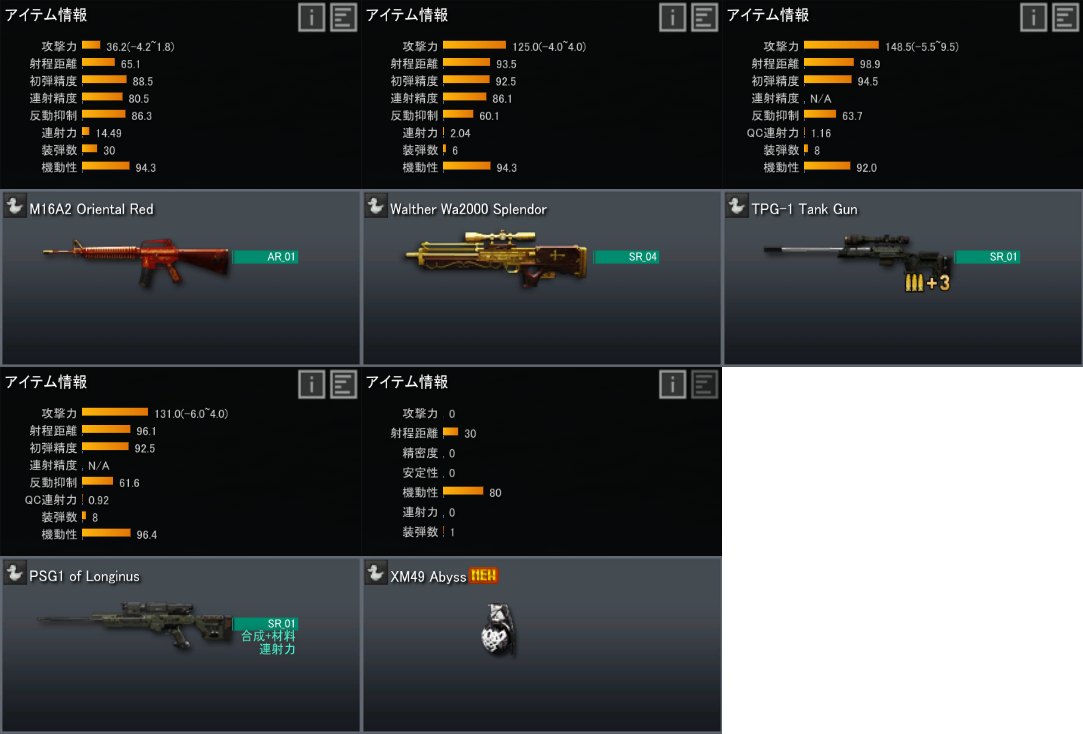
Task: Open info button above XM49 Abyss
Action: 672,384
